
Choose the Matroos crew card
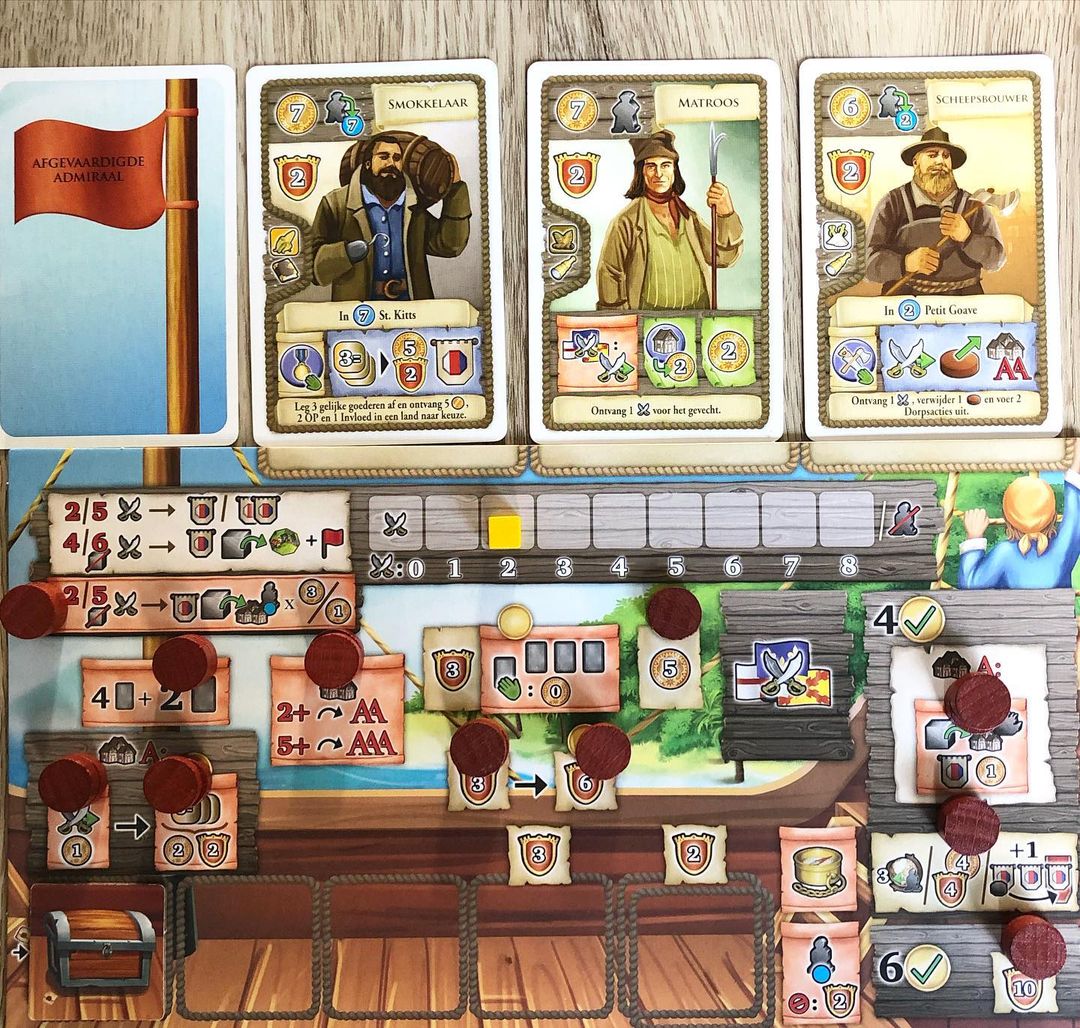click(x=654, y=250)
